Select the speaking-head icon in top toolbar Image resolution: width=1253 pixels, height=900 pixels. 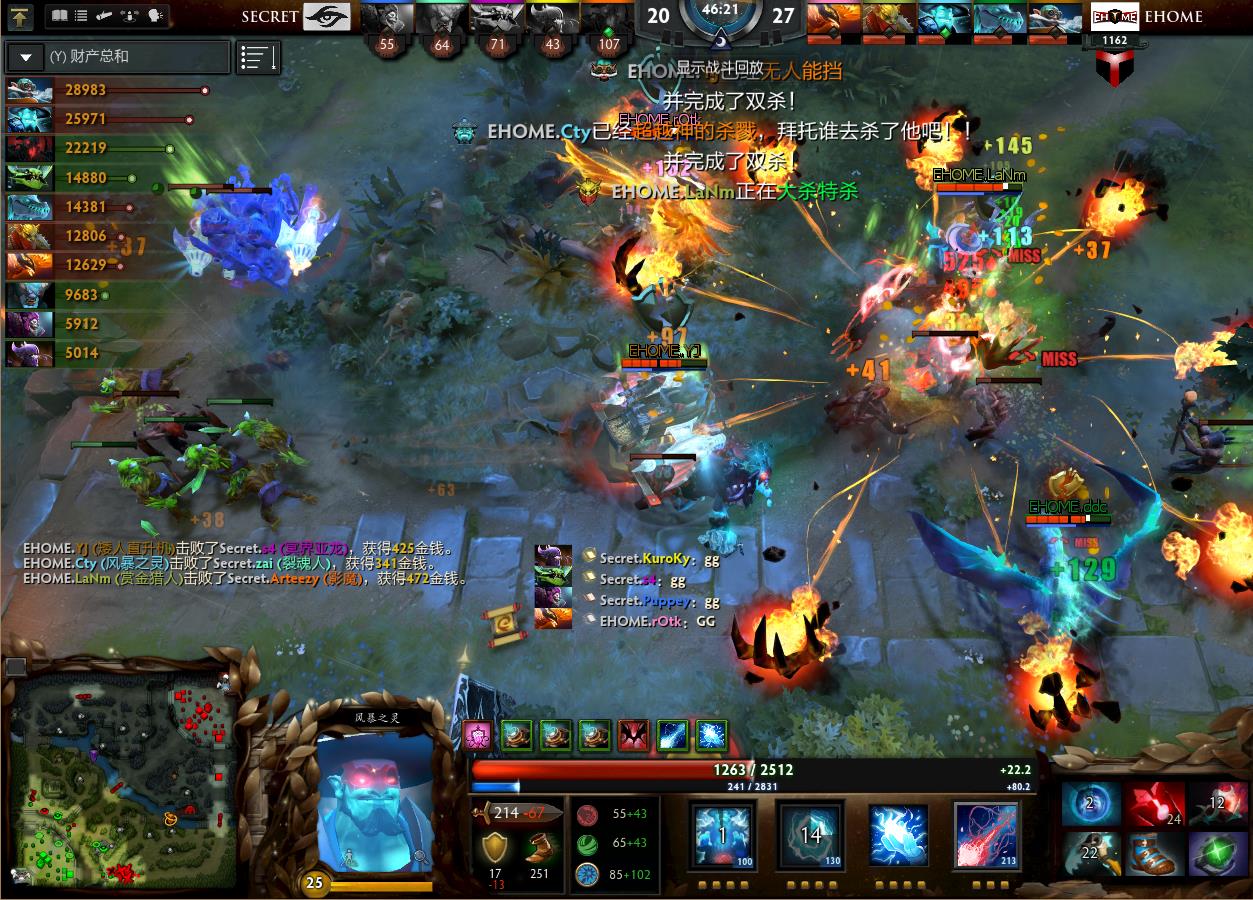pyautogui.click(x=155, y=16)
